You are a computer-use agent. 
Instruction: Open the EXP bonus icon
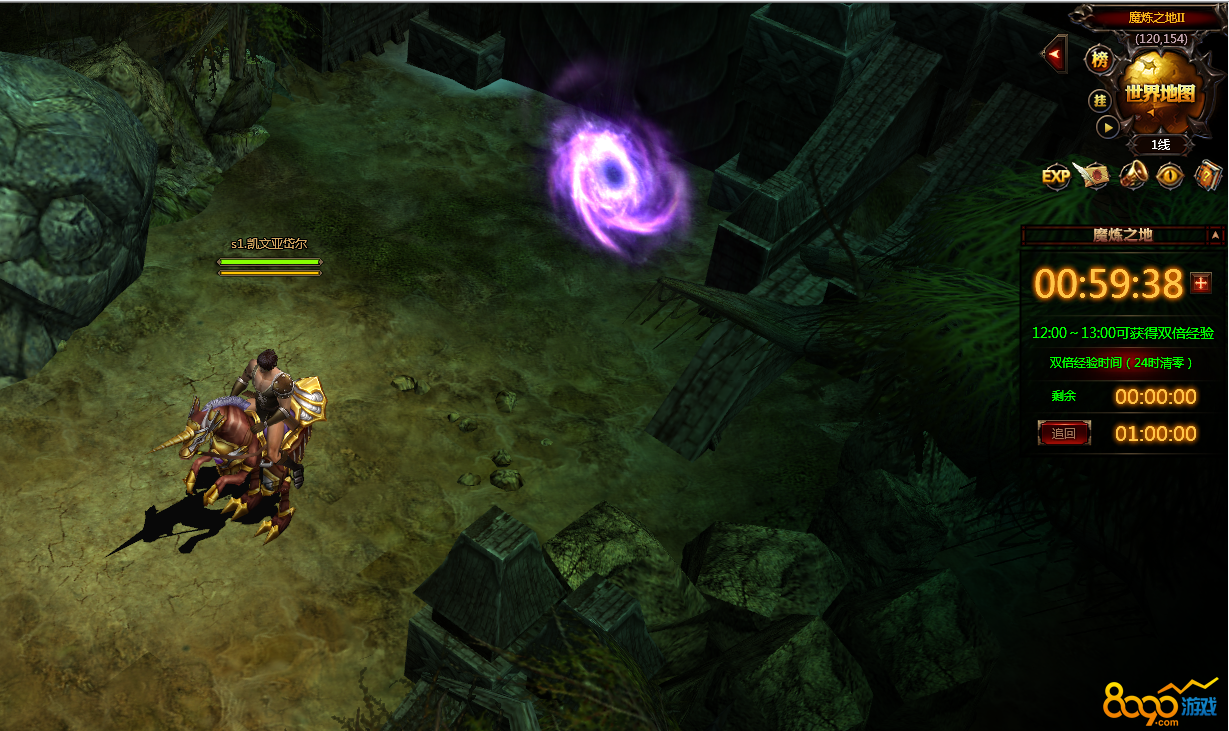coord(1056,177)
